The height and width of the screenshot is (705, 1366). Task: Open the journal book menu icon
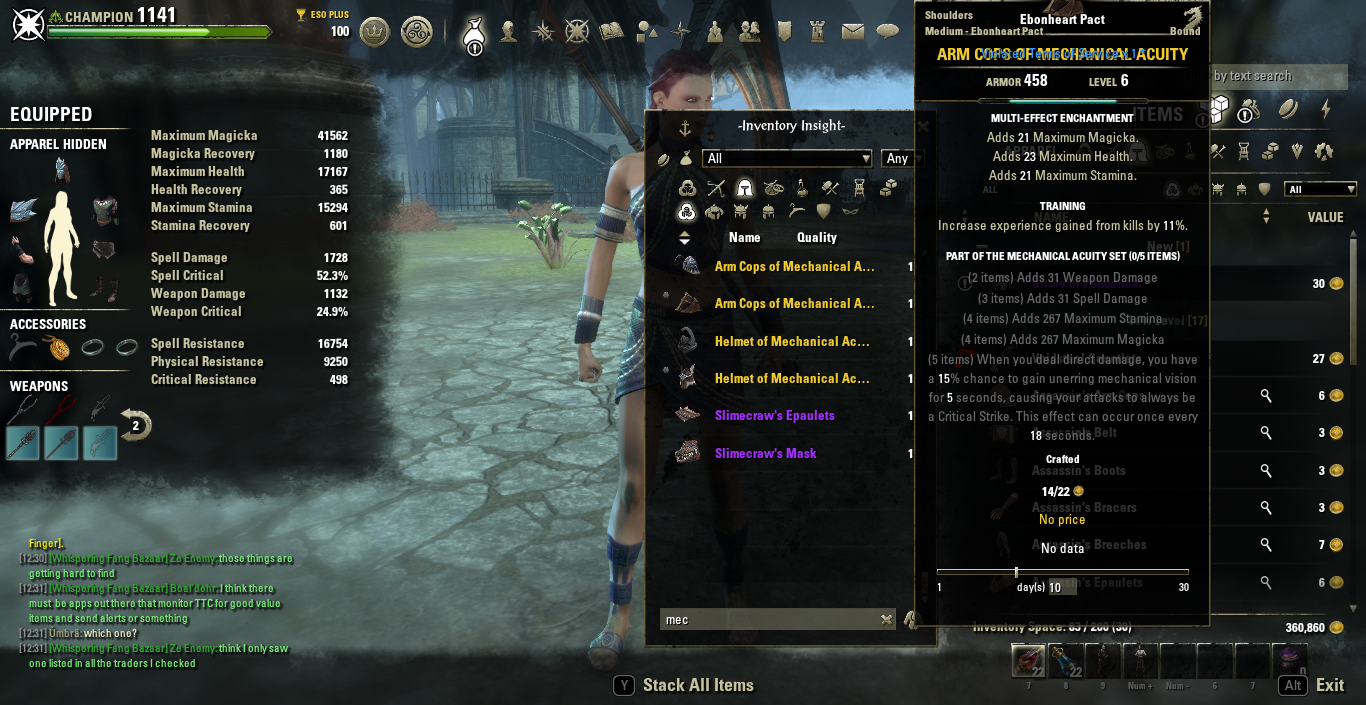tap(611, 32)
